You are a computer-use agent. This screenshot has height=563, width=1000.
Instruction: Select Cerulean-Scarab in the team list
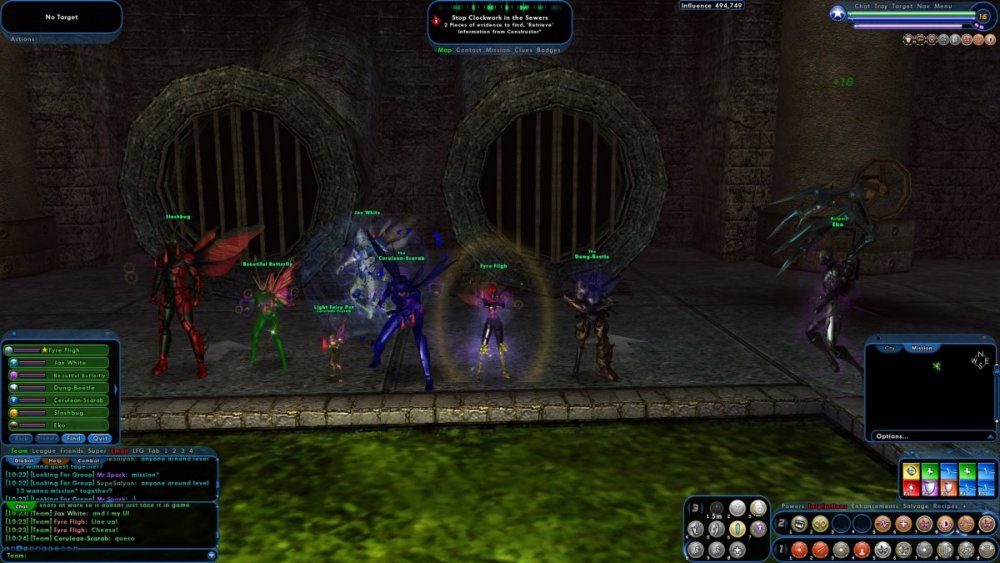[62, 399]
